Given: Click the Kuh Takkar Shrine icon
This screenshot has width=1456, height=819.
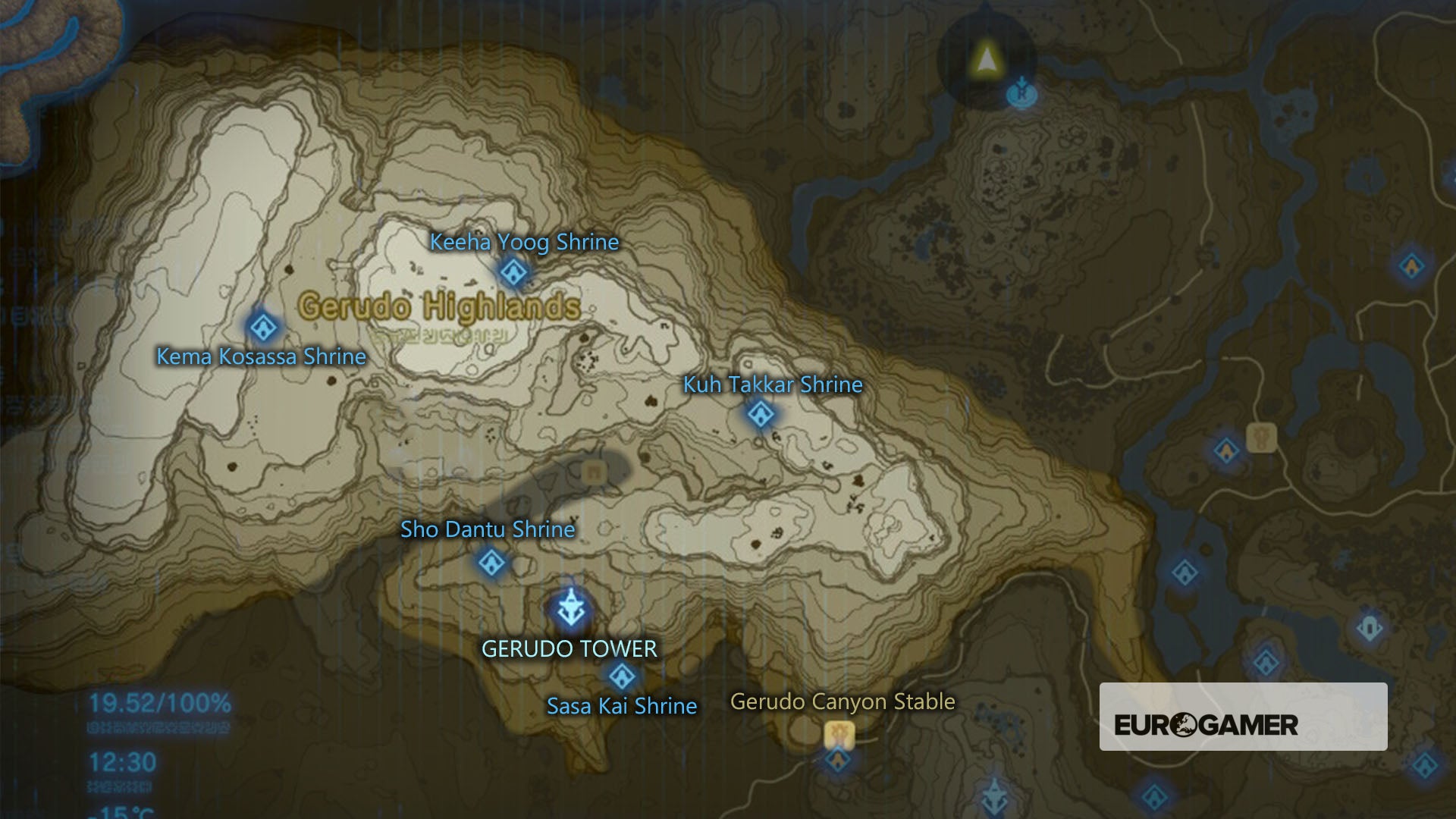Looking at the screenshot, I should (760, 414).
